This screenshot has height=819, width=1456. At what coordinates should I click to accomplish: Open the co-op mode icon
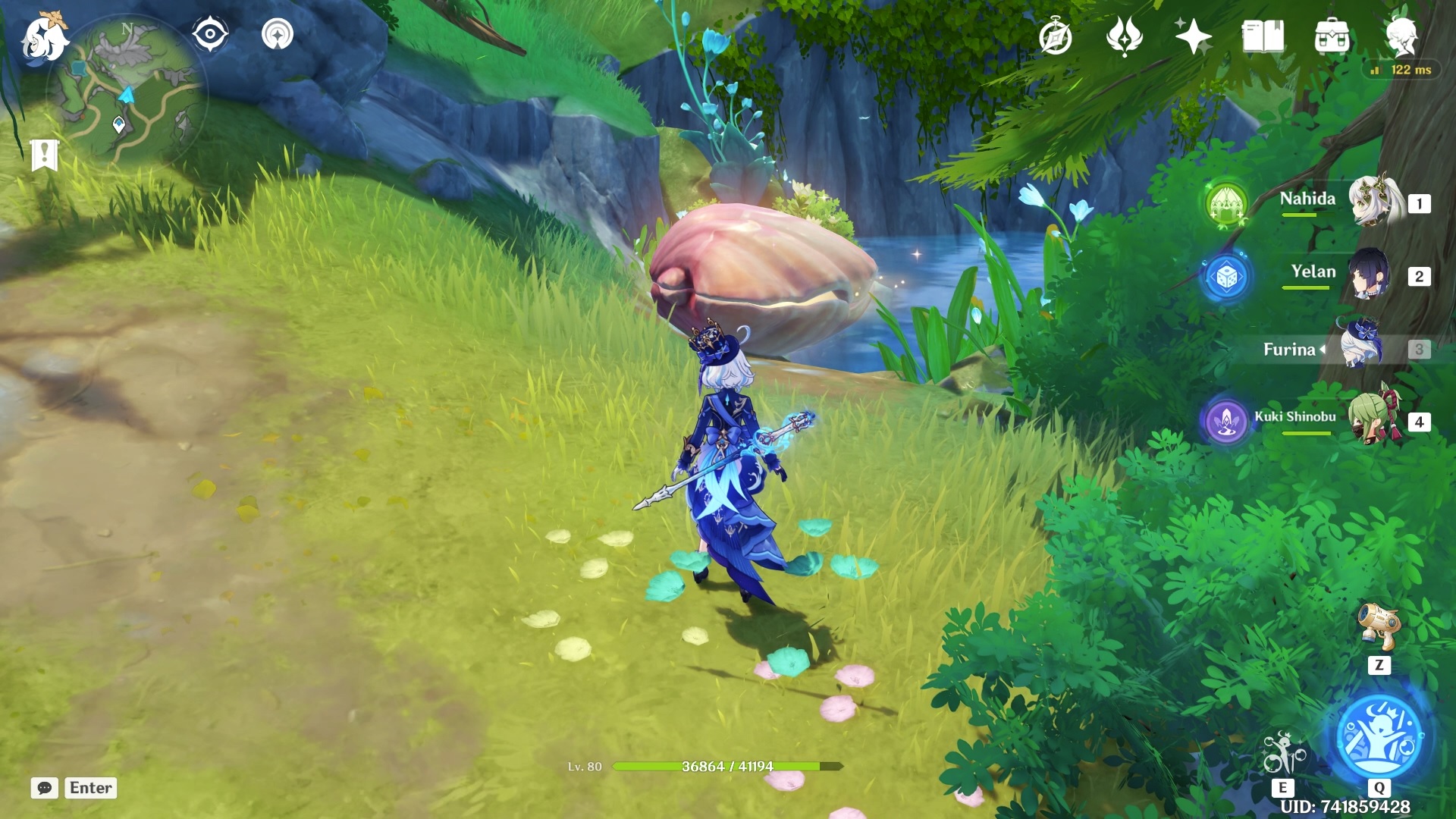(x=278, y=35)
